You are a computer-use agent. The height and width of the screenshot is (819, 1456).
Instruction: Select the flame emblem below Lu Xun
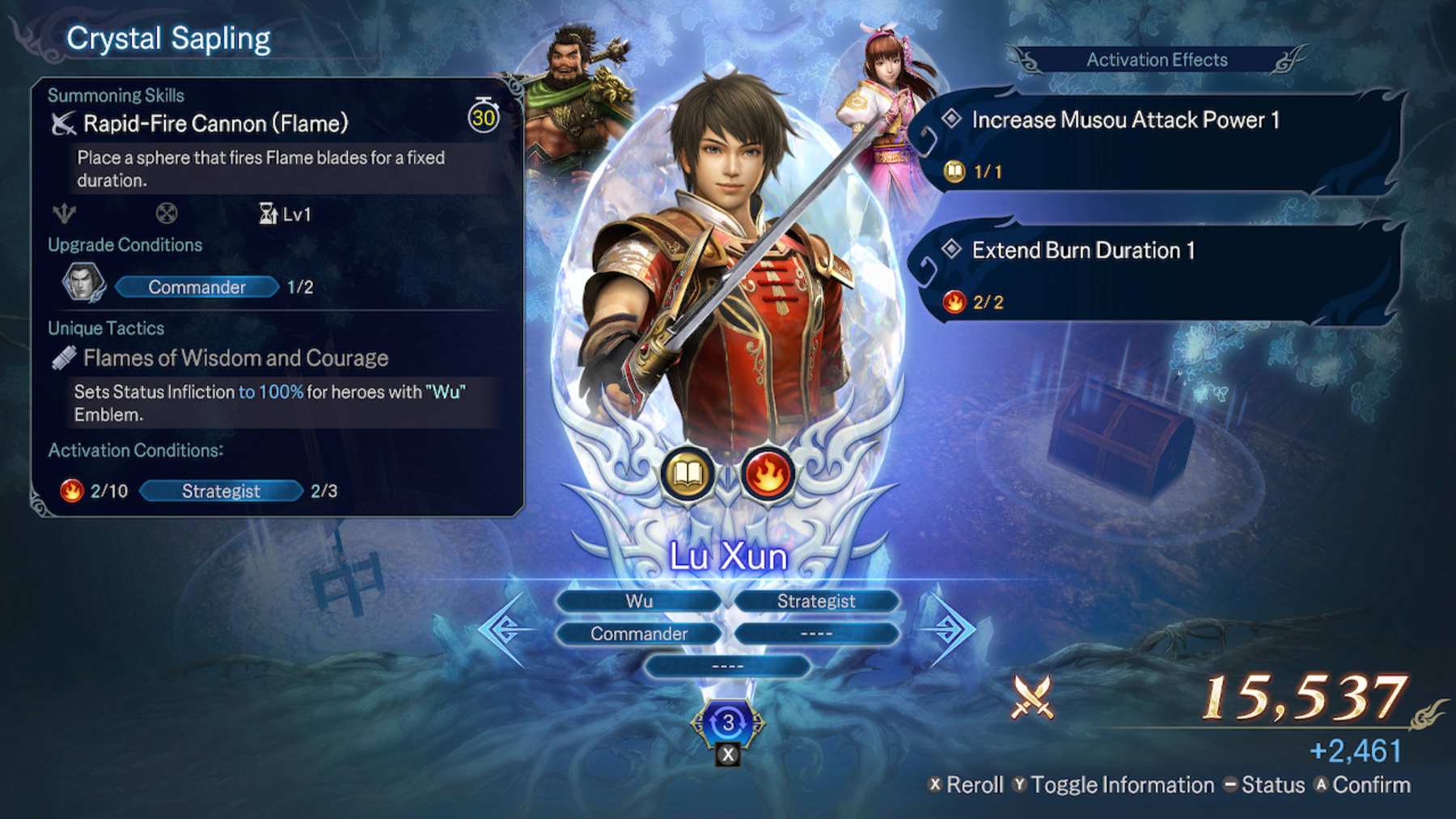click(x=764, y=475)
